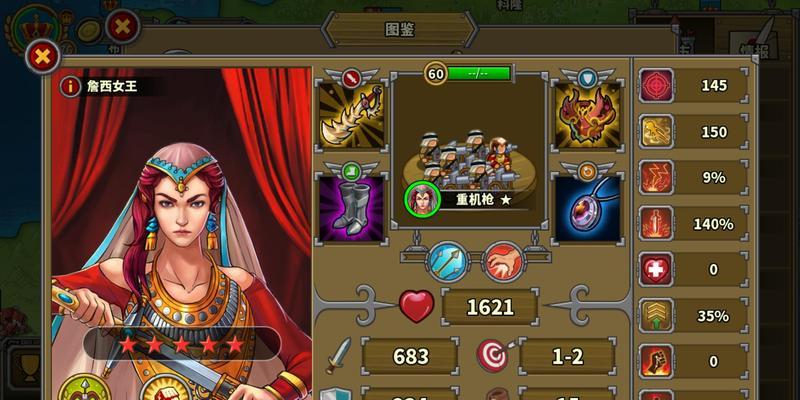Select the red demon armor equipment slot
This screenshot has height=400, width=800.
588,116
